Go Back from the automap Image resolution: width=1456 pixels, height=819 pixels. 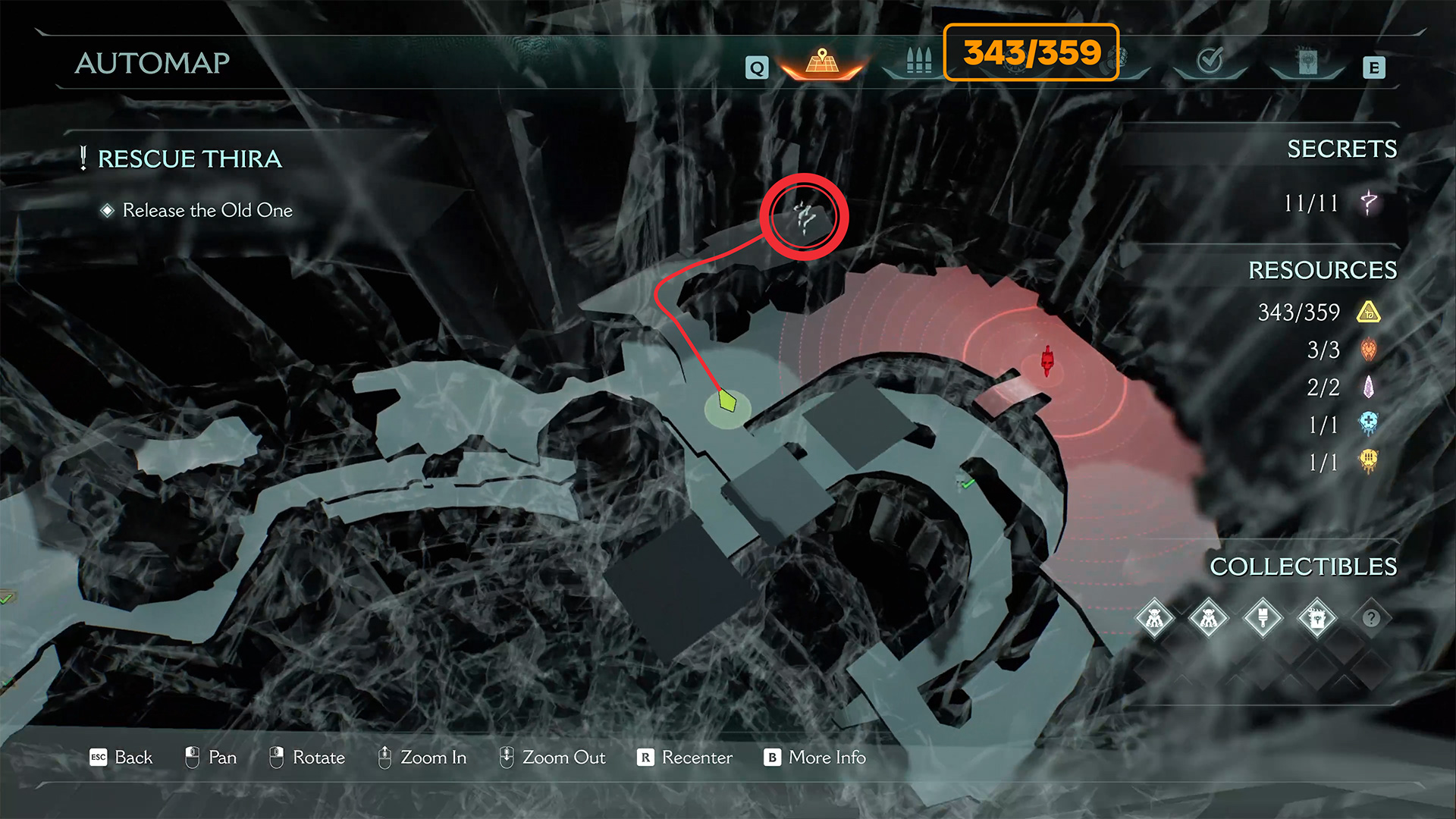point(122,758)
